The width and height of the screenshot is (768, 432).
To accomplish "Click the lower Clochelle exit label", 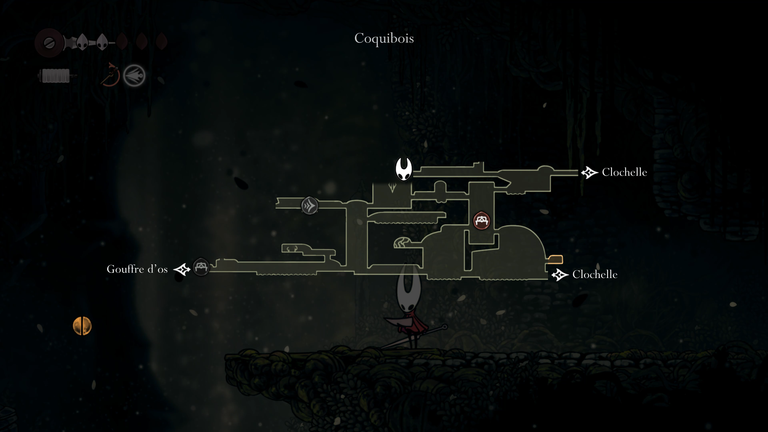I will [594, 274].
